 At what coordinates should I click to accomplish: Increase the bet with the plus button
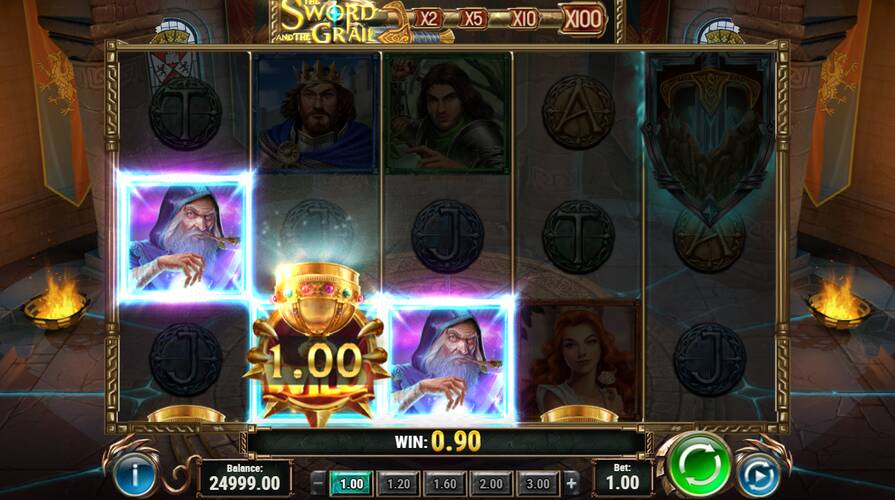coord(571,483)
